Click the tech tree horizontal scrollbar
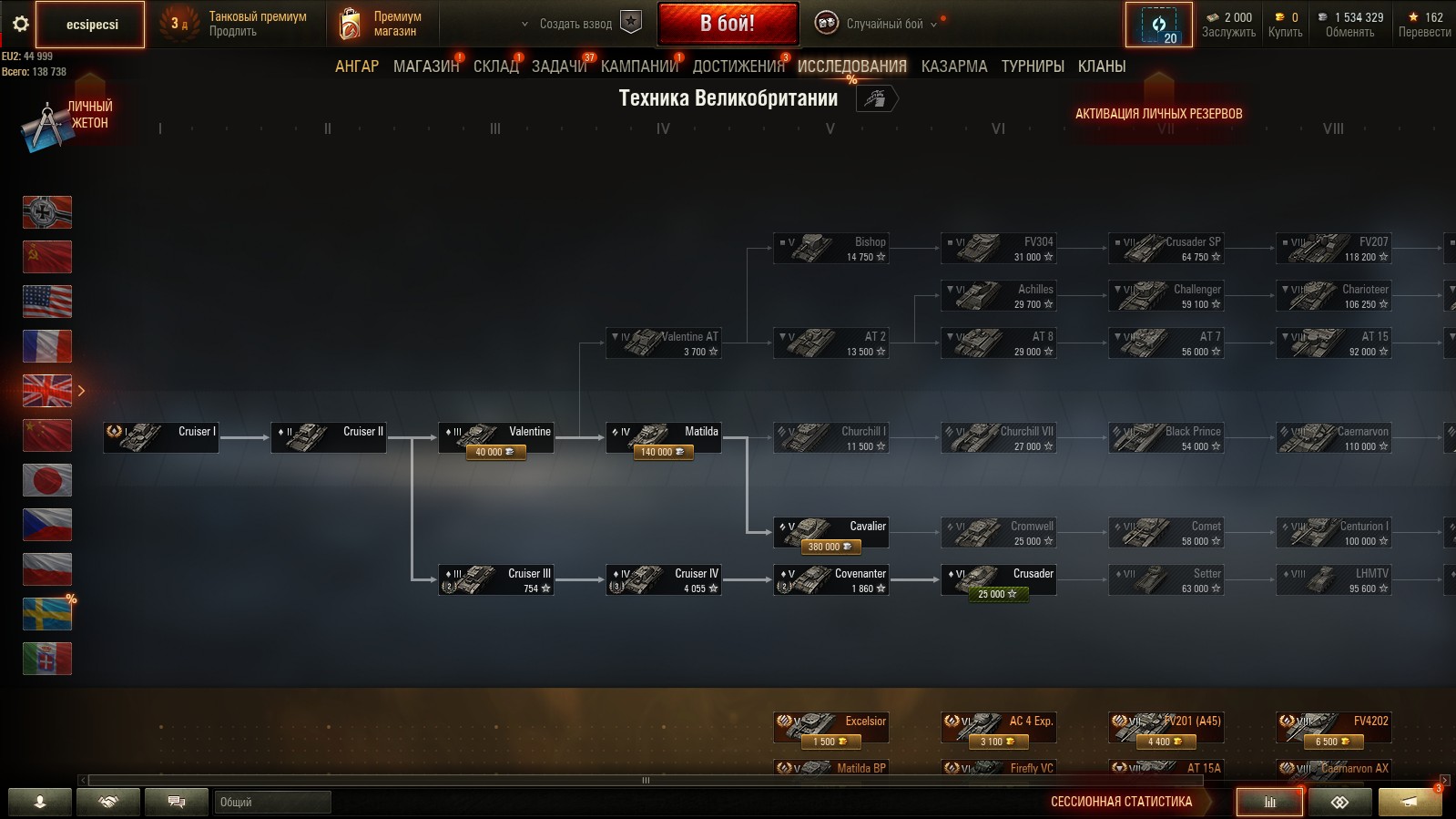Screen dimensions: 1456x819 (x=647, y=780)
